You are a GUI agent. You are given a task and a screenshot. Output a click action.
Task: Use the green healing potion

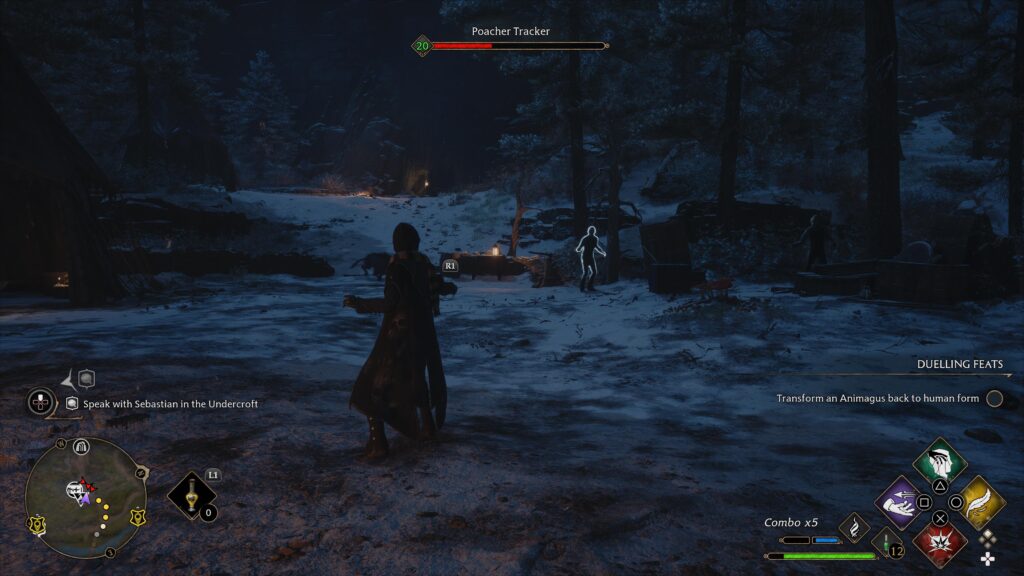click(x=887, y=545)
